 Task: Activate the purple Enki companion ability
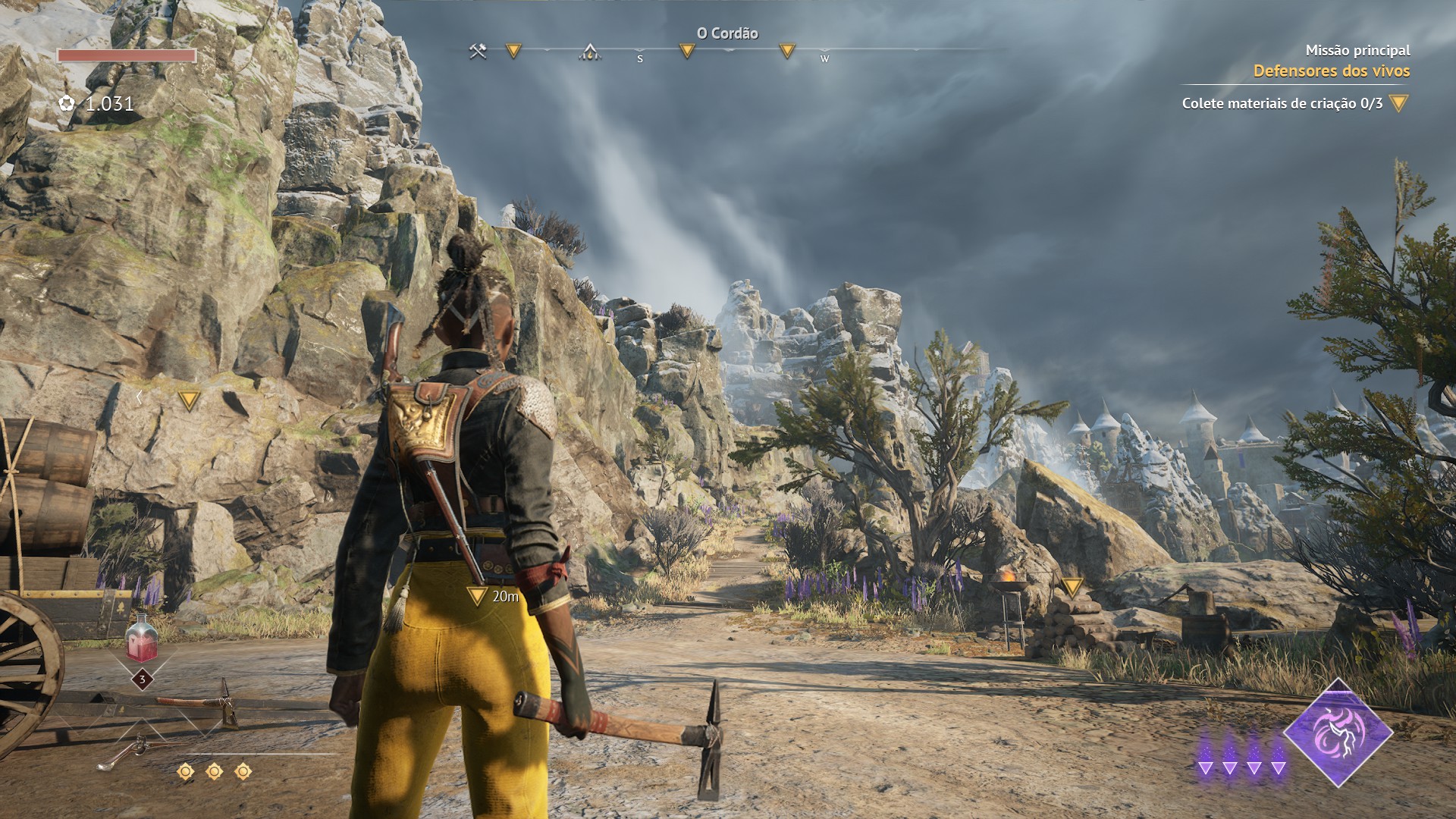[x=1338, y=732]
